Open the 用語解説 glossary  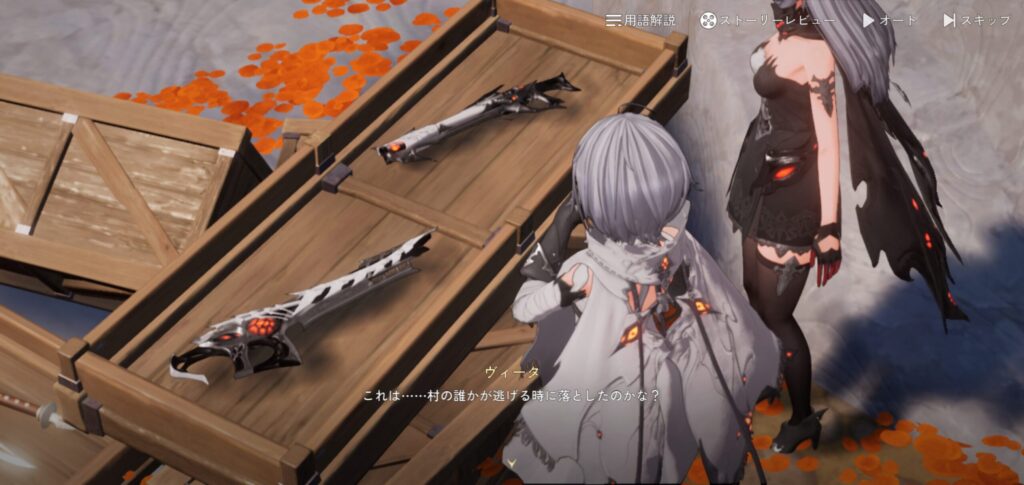640,20
